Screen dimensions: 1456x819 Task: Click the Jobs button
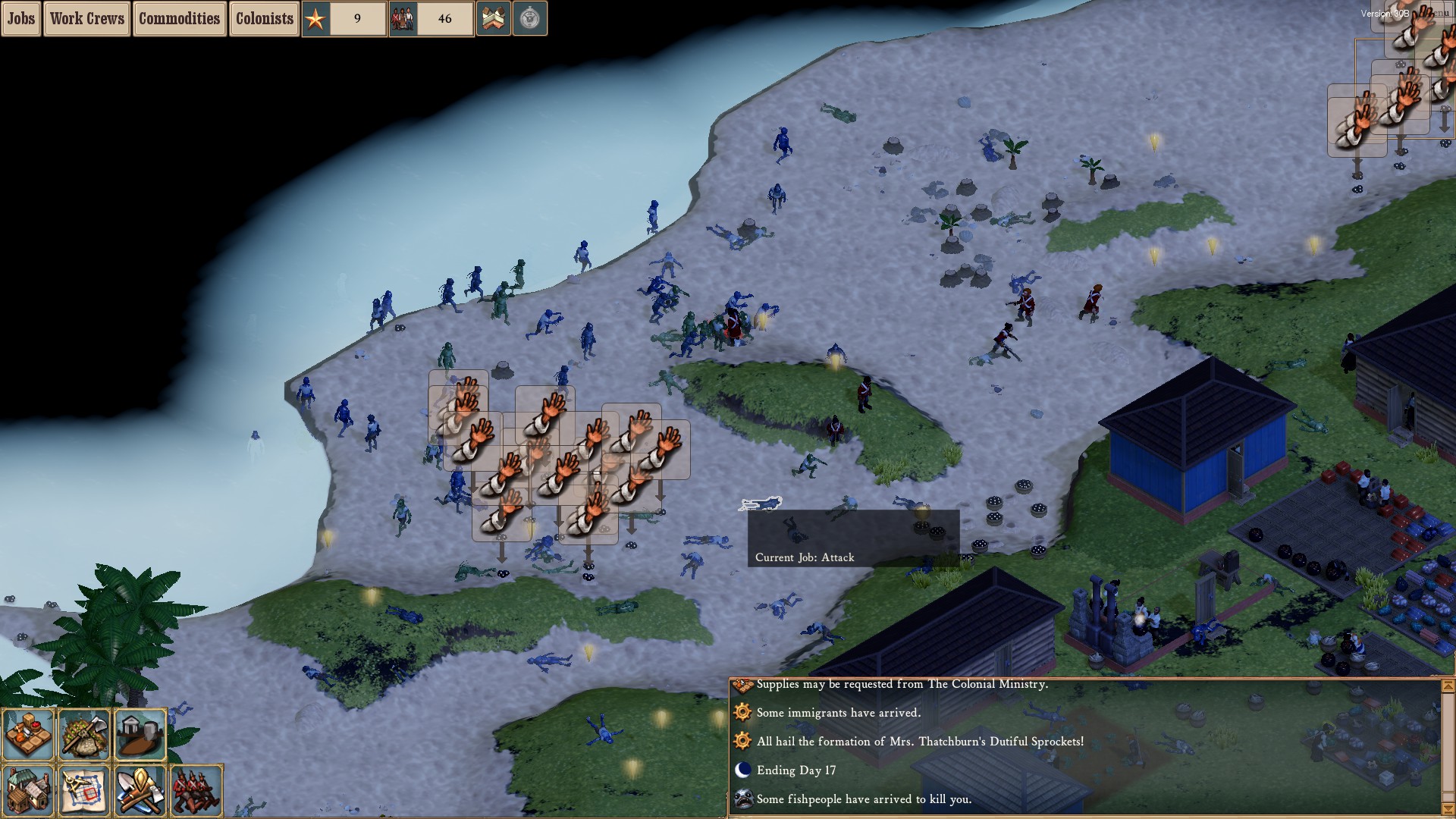point(20,18)
